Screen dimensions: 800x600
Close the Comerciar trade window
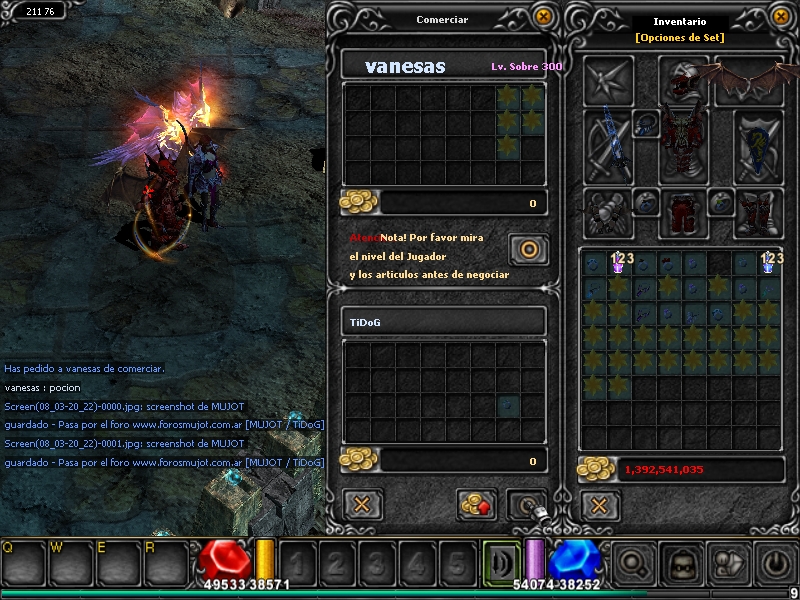[x=542, y=17]
